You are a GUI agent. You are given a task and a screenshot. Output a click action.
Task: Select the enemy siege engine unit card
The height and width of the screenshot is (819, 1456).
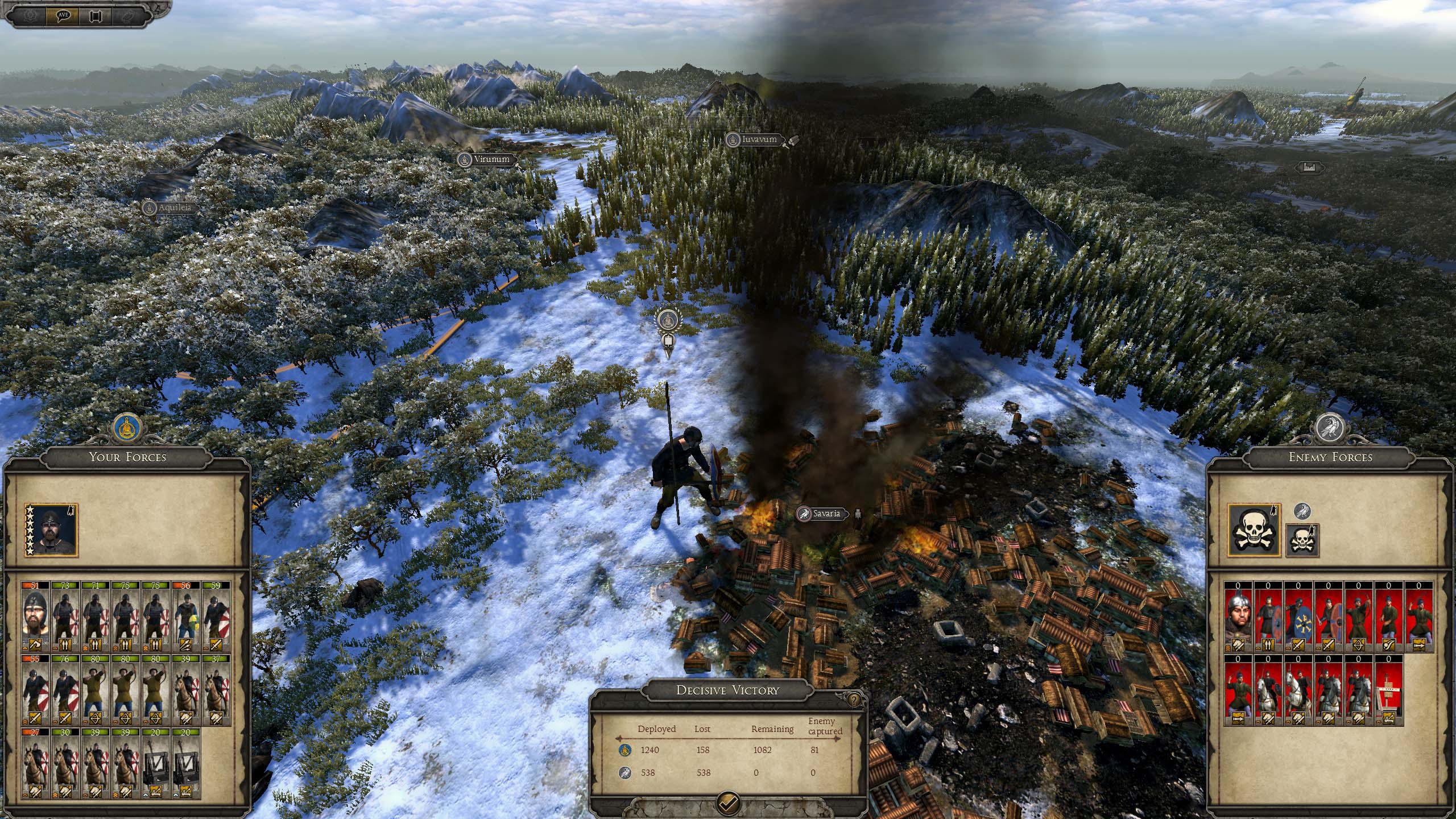1388,690
